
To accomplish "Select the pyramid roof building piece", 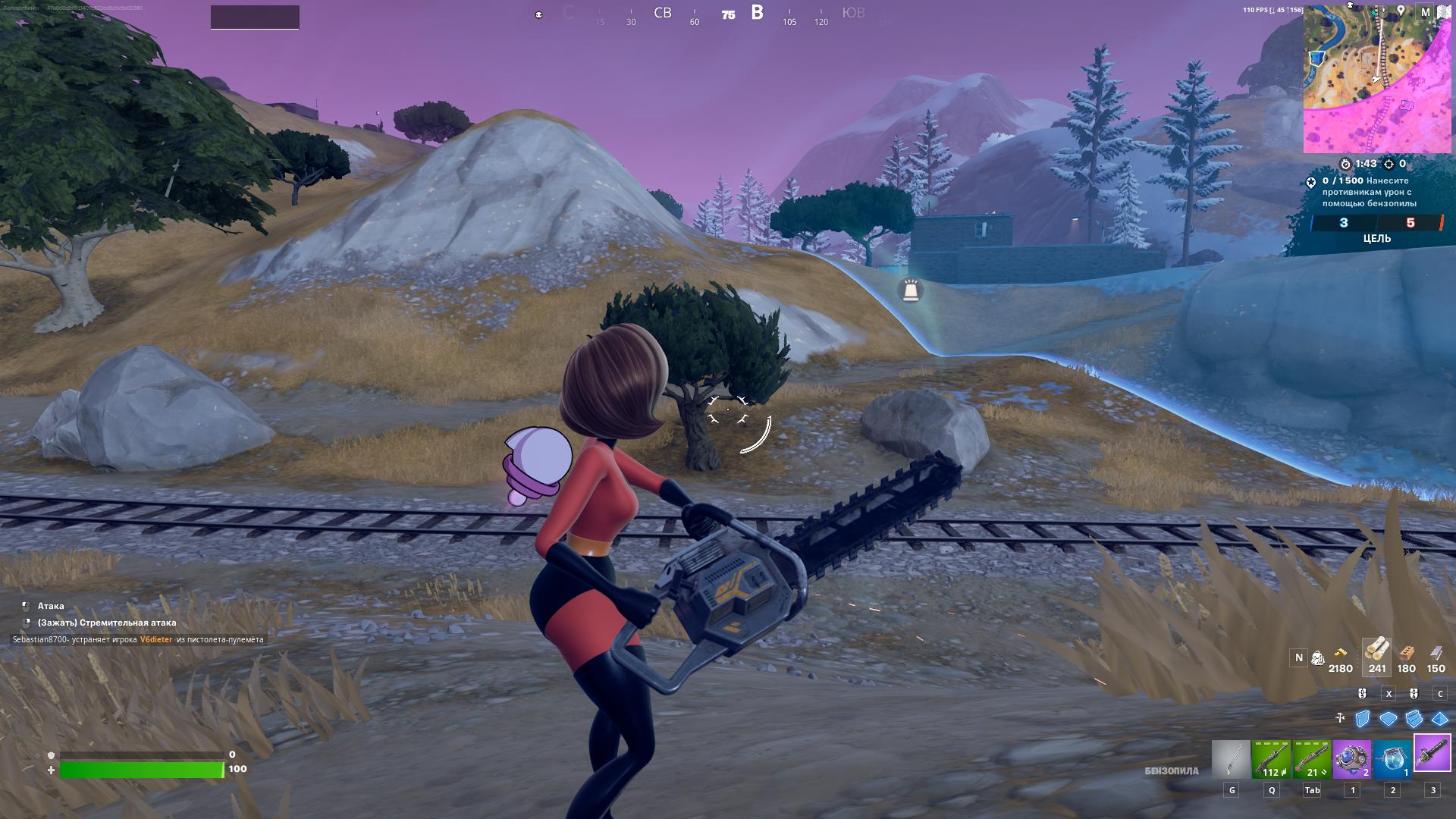I will tap(1439, 718).
